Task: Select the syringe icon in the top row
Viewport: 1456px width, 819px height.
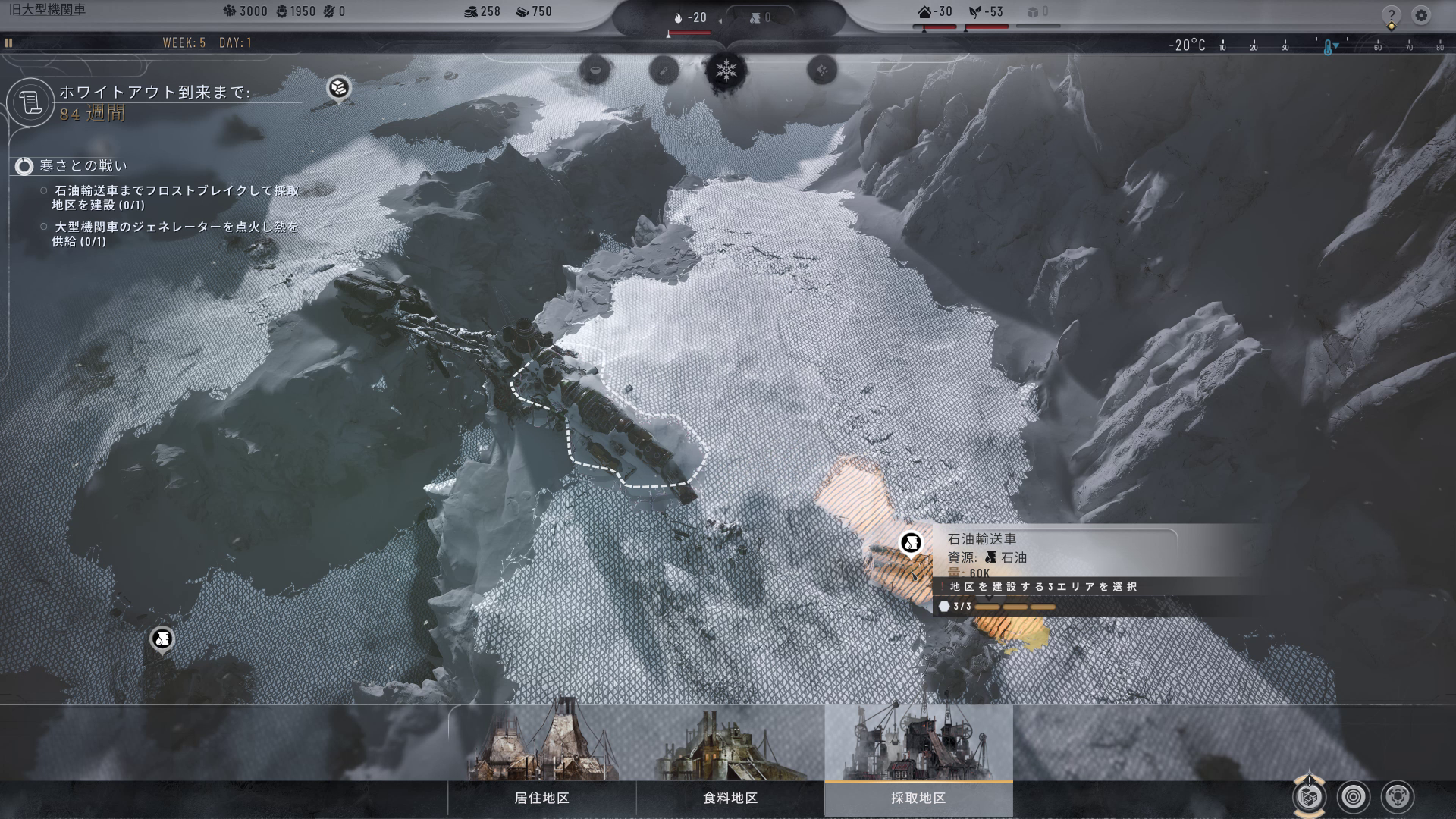Action: click(664, 71)
